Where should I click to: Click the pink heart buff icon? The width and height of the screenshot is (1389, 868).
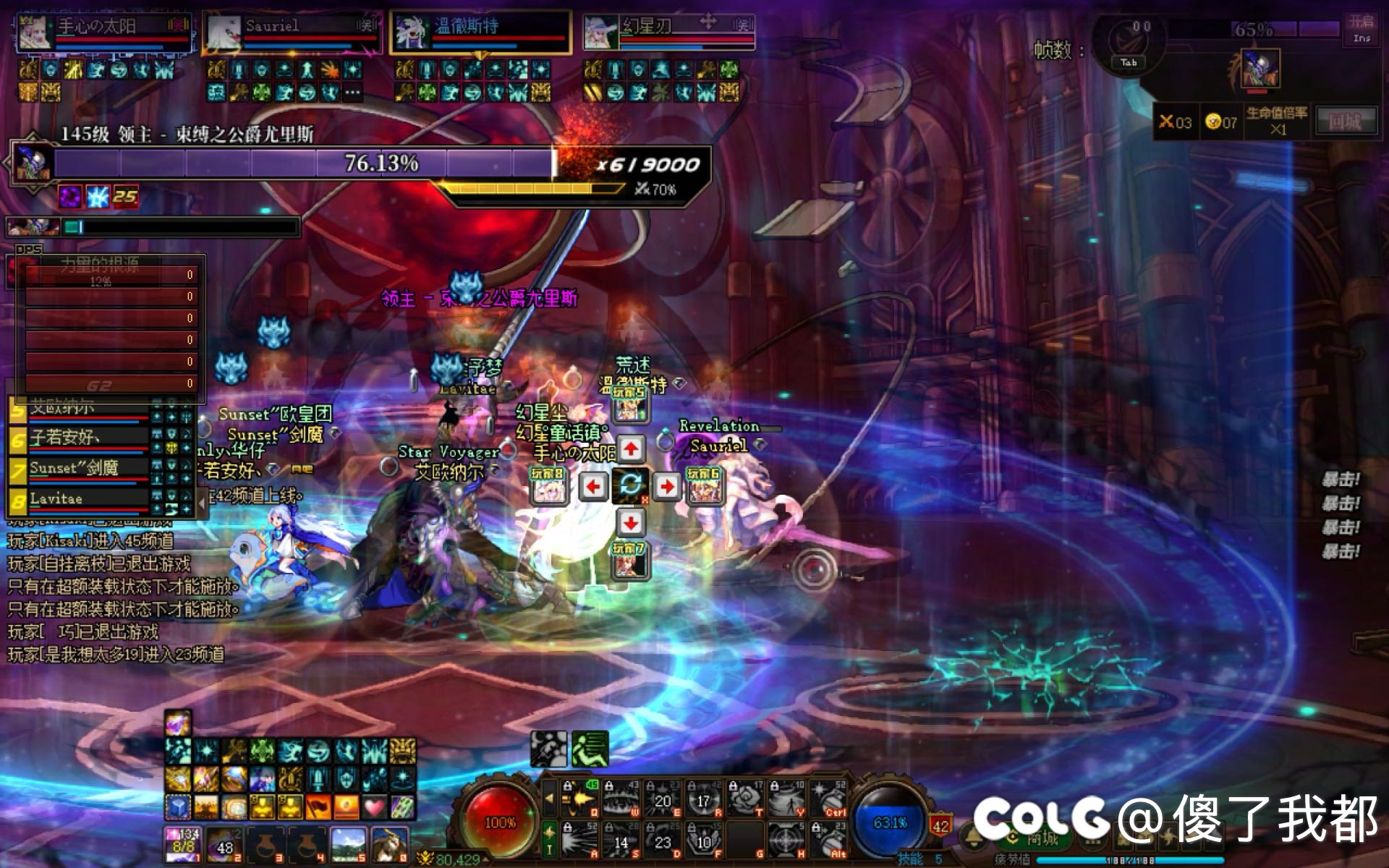tap(375, 806)
